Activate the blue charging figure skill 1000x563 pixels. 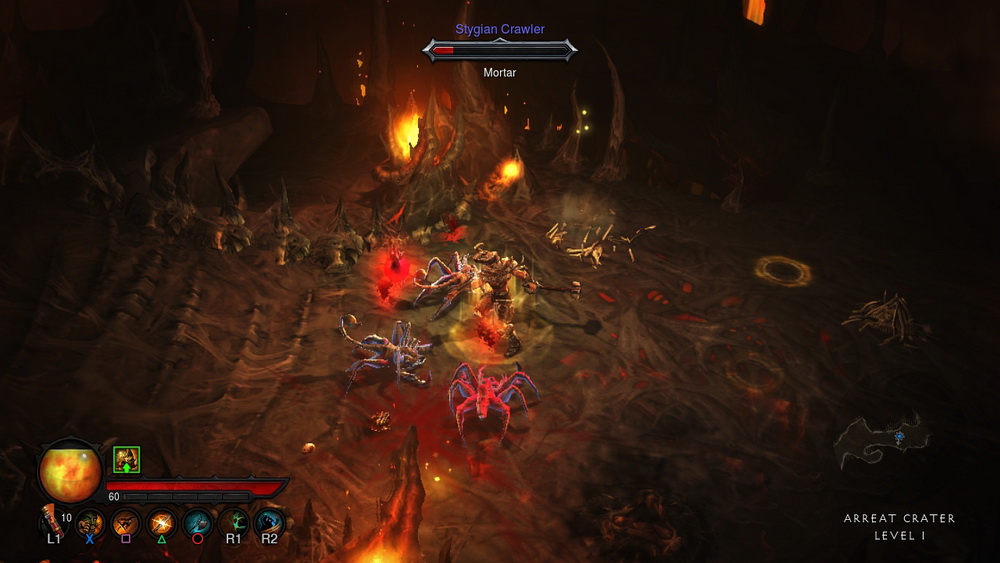(x=270, y=522)
